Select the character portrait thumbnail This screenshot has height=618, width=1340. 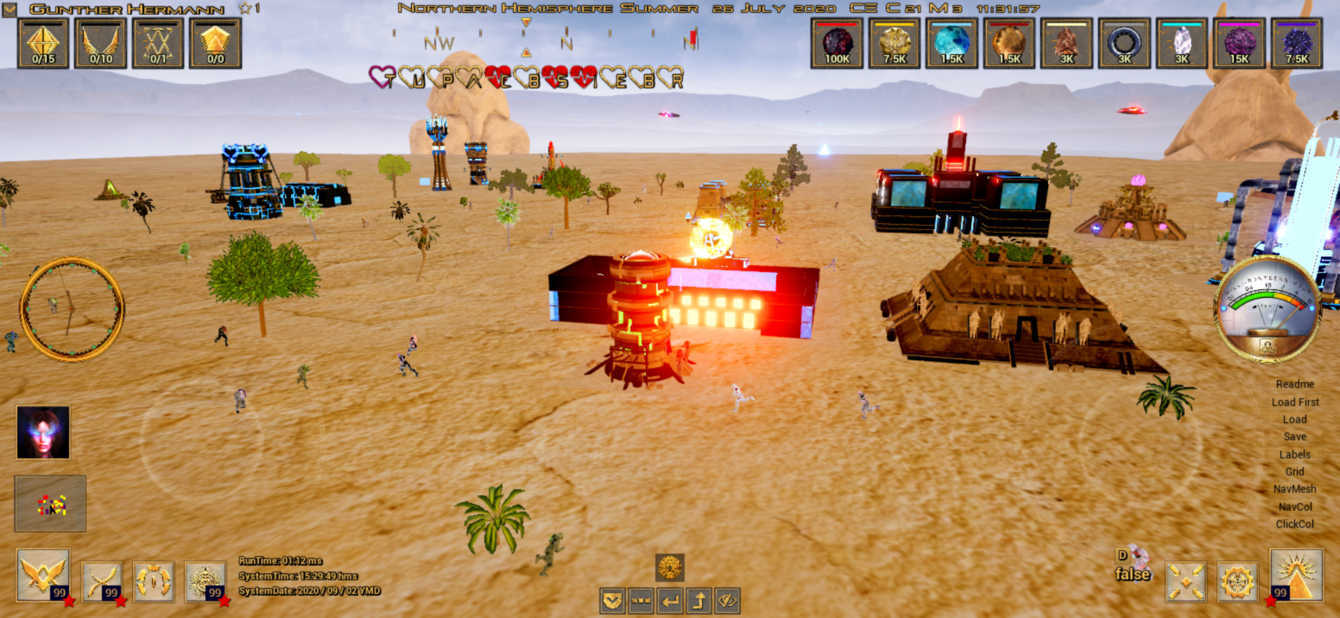click(43, 432)
